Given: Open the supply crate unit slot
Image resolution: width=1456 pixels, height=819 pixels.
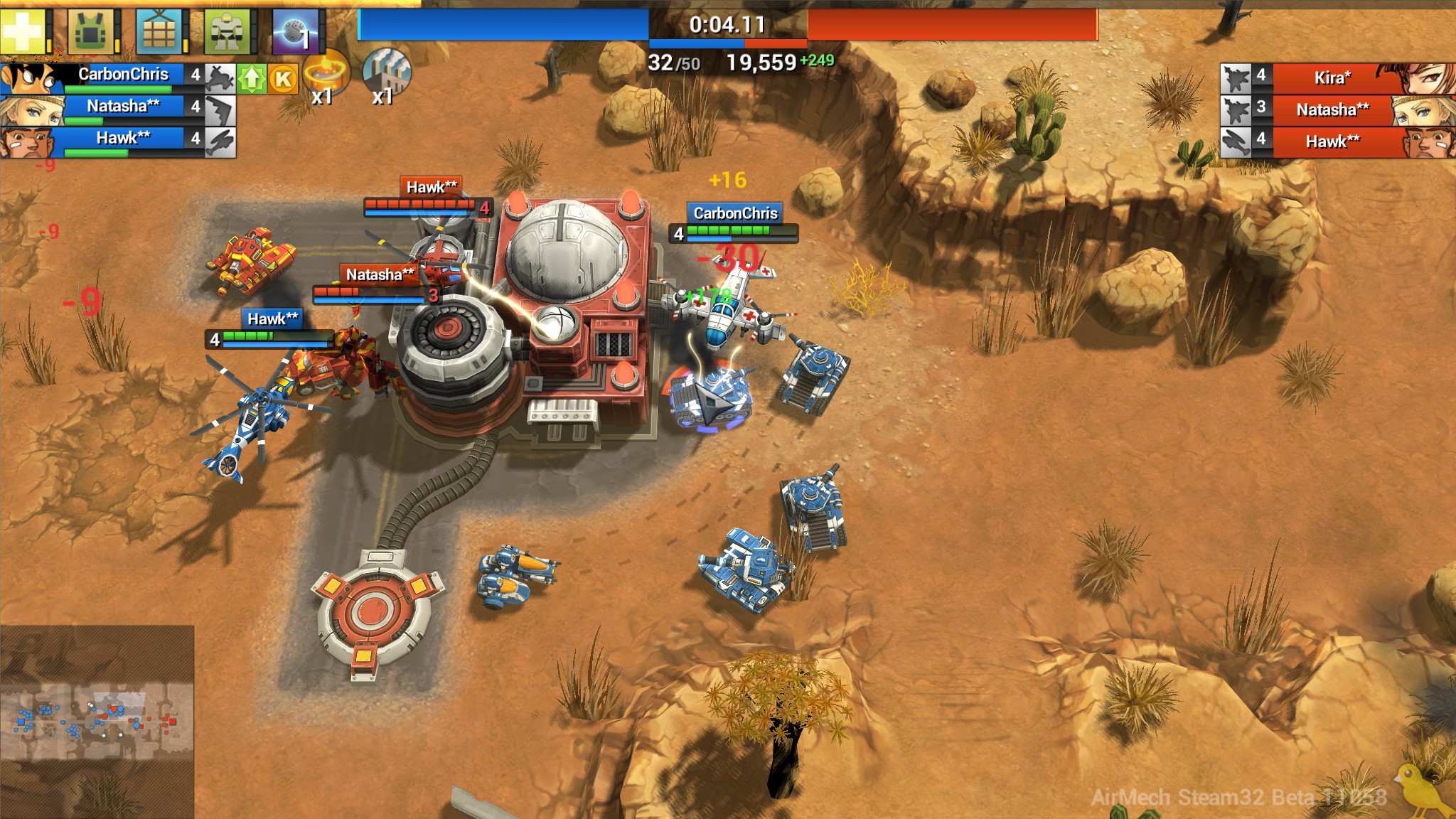Looking at the screenshot, I should click(x=160, y=31).
